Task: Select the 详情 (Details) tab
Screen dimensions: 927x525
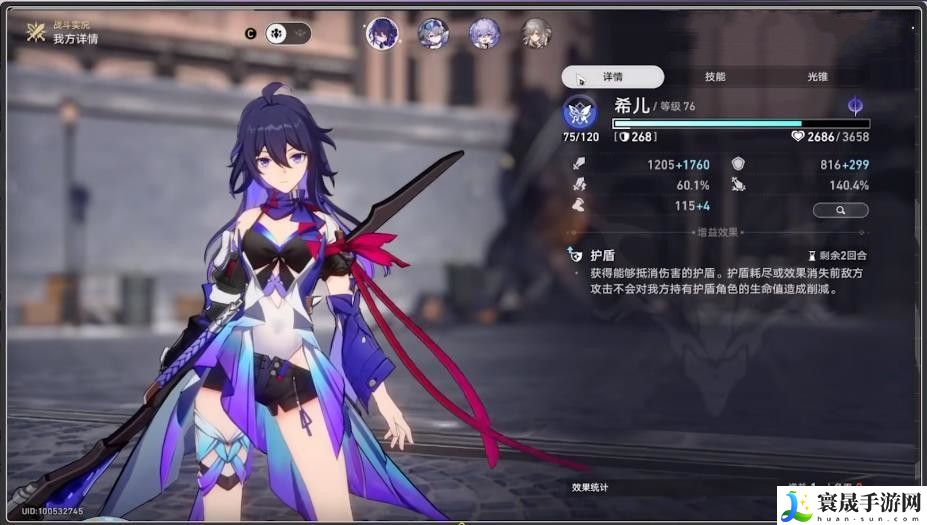Action: pyautogui.click(x=613, y=77)
